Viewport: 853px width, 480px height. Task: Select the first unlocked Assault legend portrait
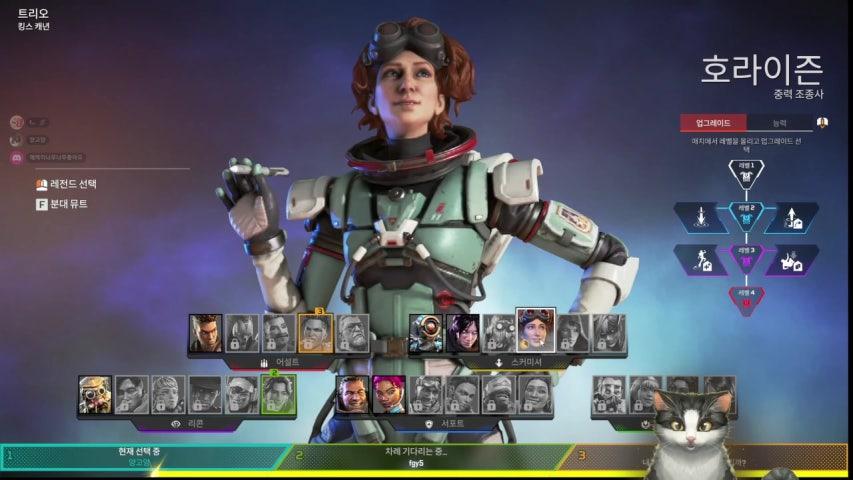[x=206, y=333]
